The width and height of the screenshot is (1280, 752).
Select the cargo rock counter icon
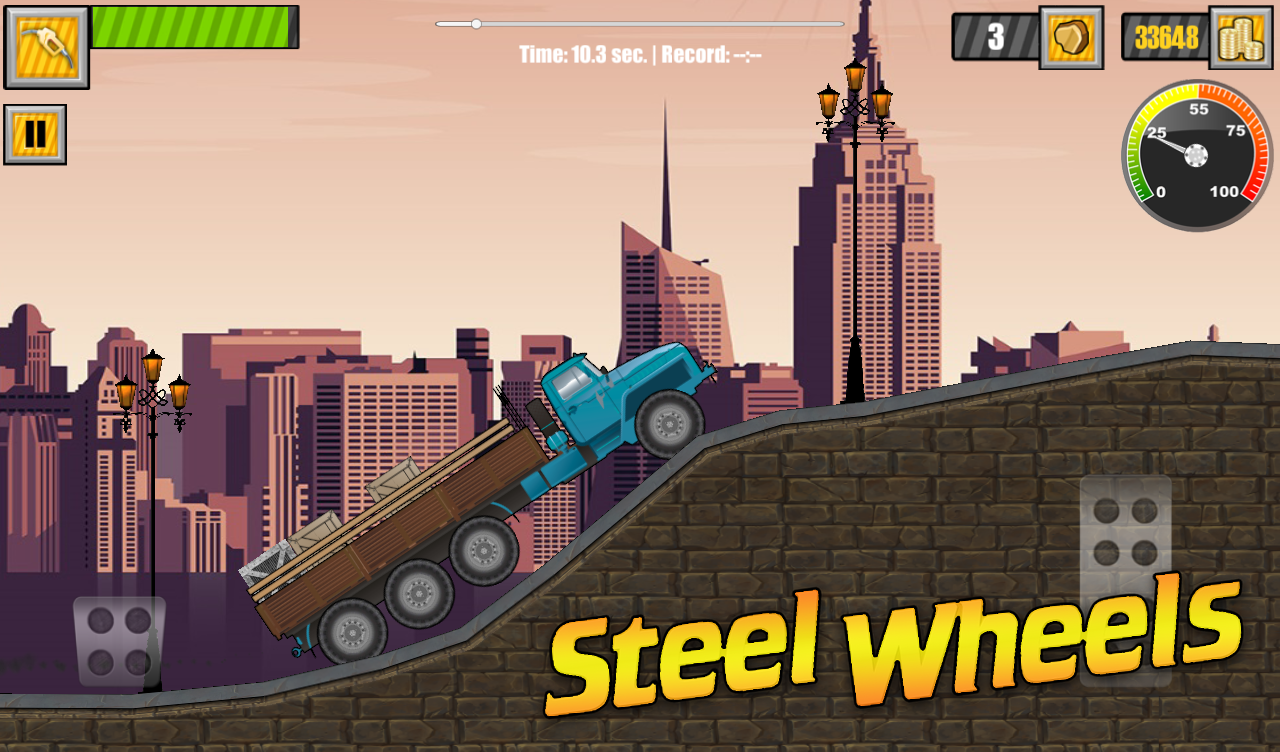pos(1070,38)
